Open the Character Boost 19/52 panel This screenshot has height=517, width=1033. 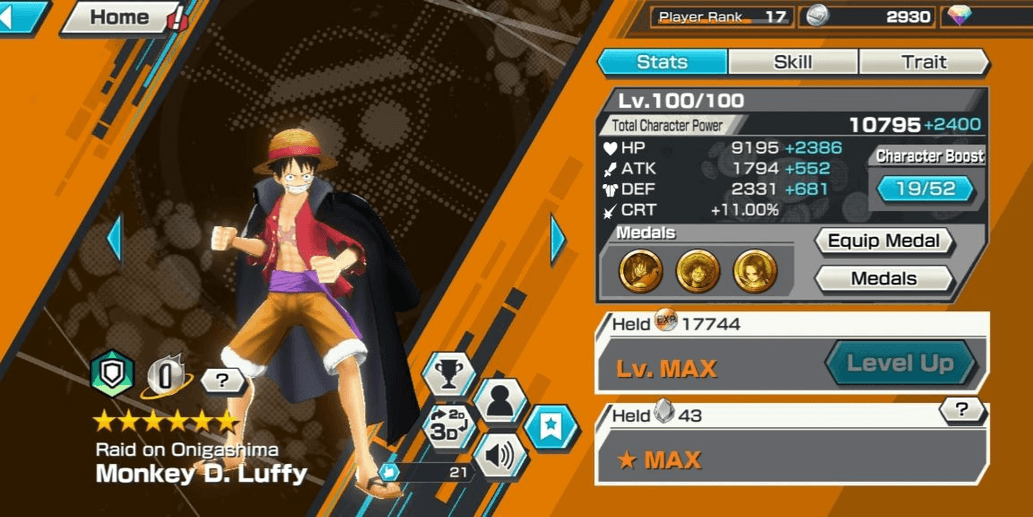tap(925, 188)
